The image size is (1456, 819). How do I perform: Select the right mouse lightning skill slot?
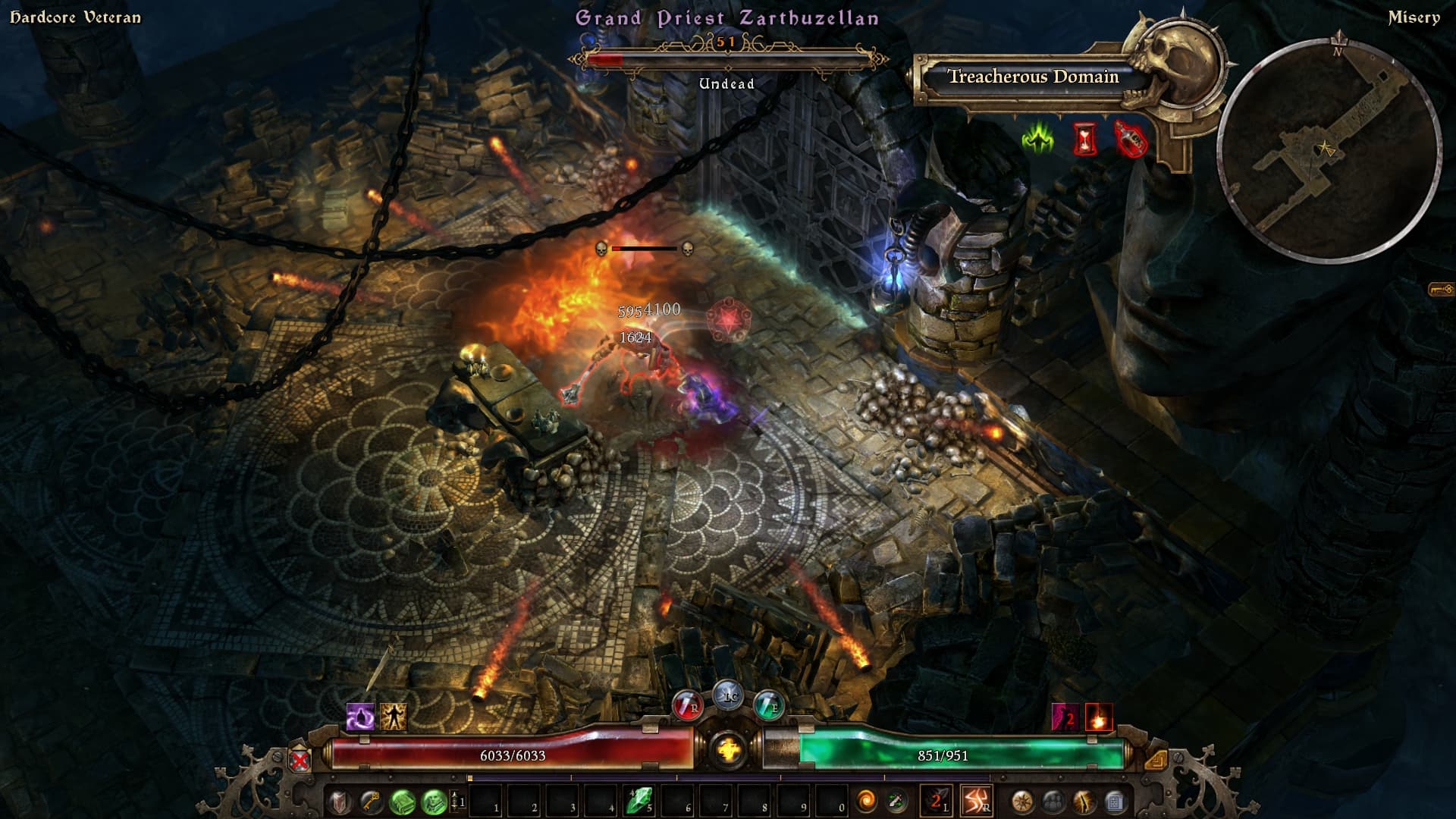[975, 801]
